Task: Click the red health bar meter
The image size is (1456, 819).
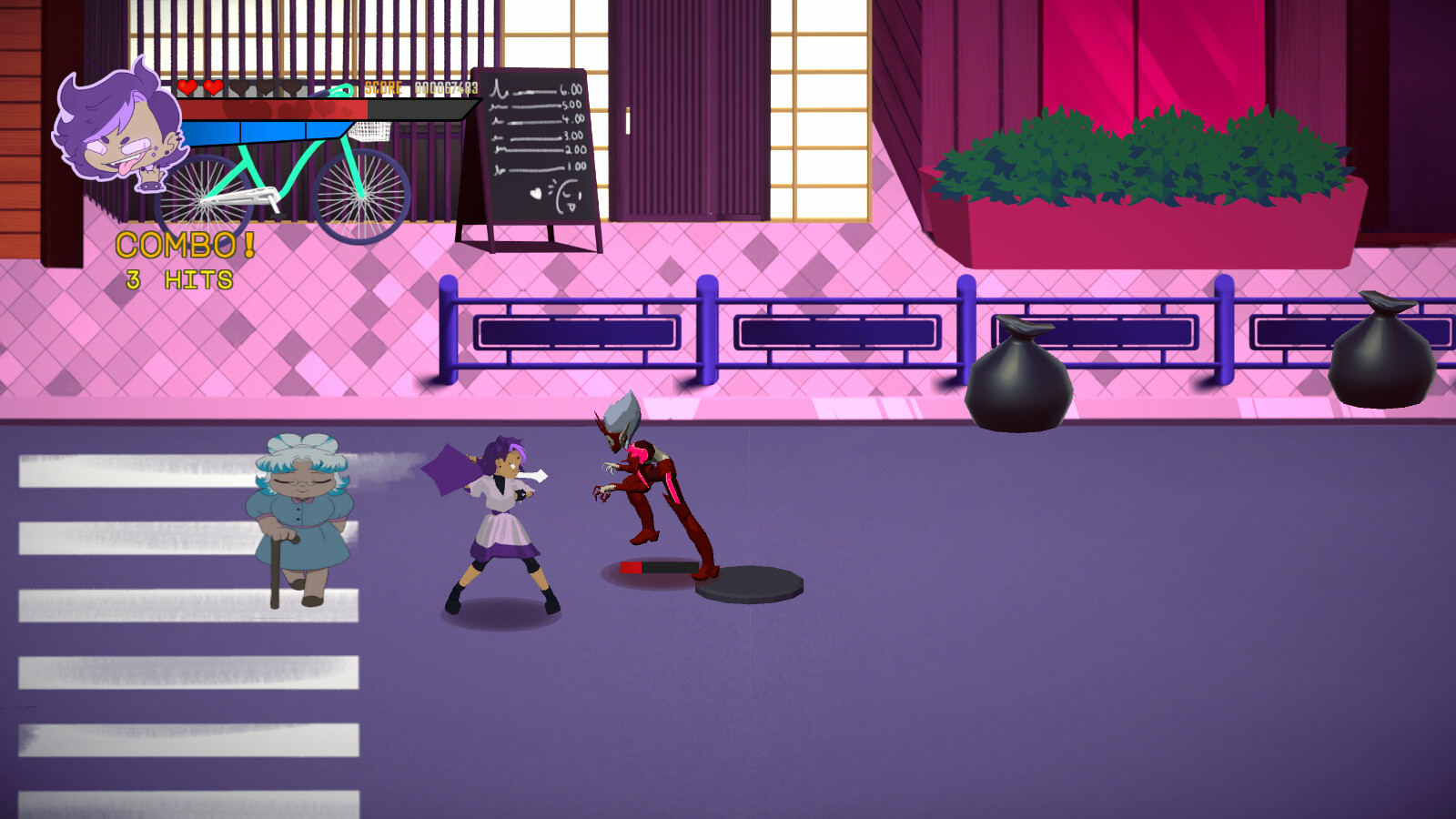Action: pyautogui.click(x=273, y=107)
